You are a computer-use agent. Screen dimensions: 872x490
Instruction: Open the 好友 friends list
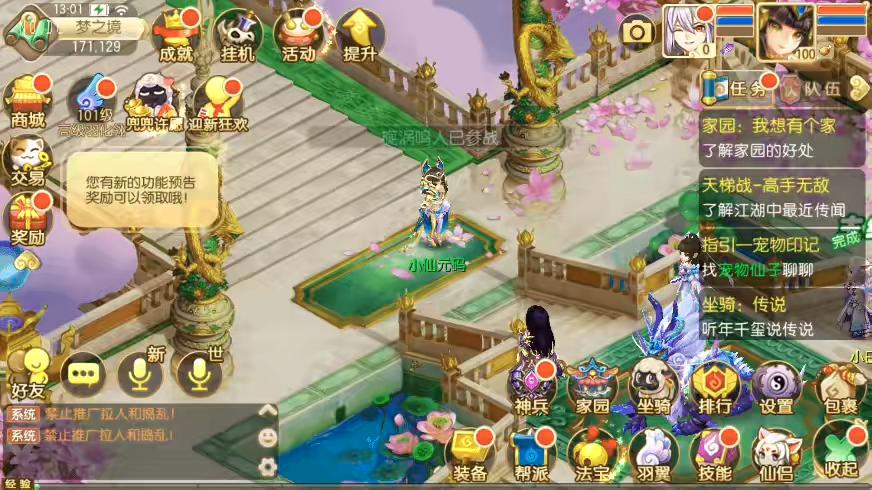pyautogui.click(x=28, y=371)
